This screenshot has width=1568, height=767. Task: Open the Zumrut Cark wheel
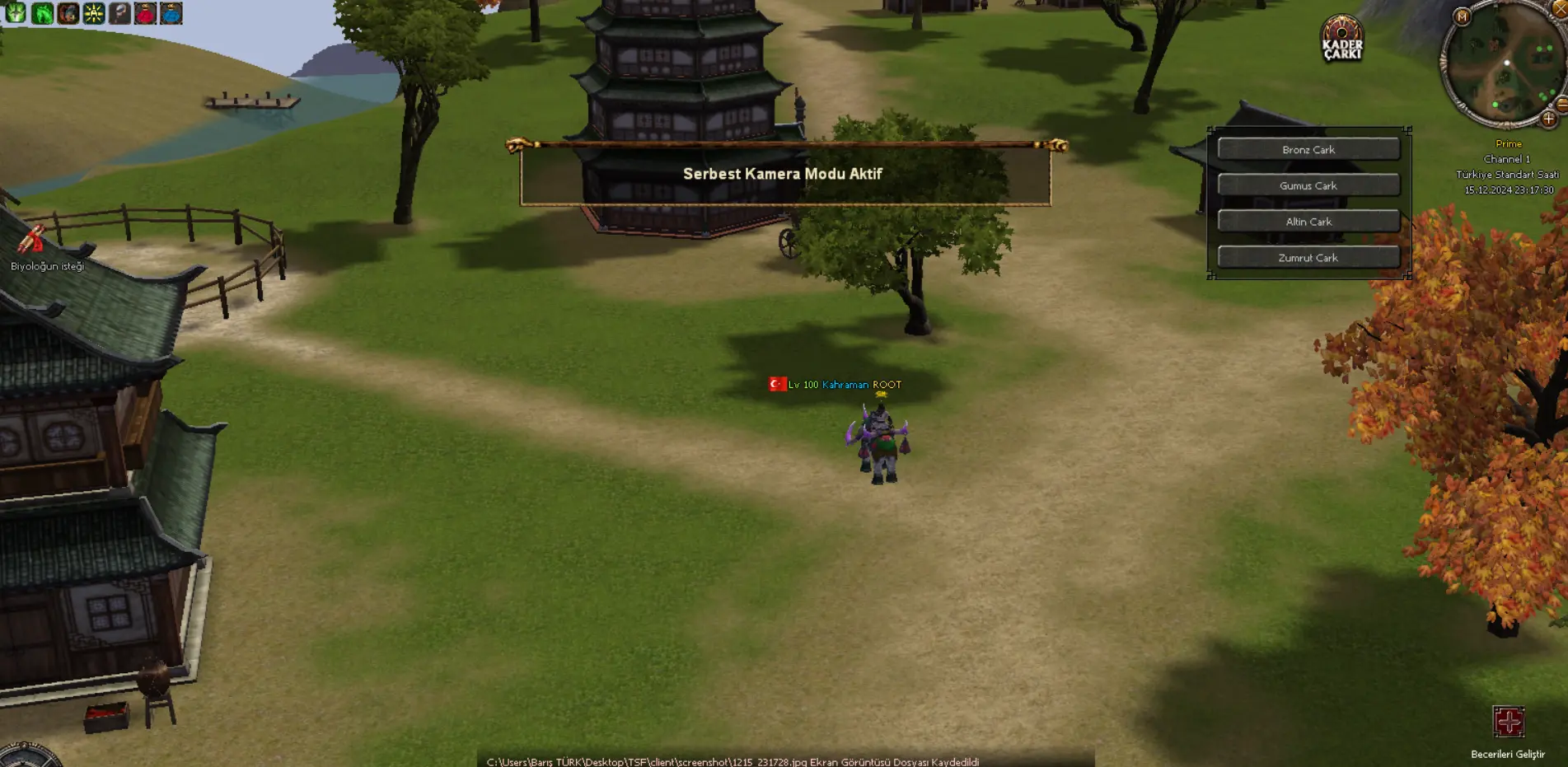pos(1308,258)
